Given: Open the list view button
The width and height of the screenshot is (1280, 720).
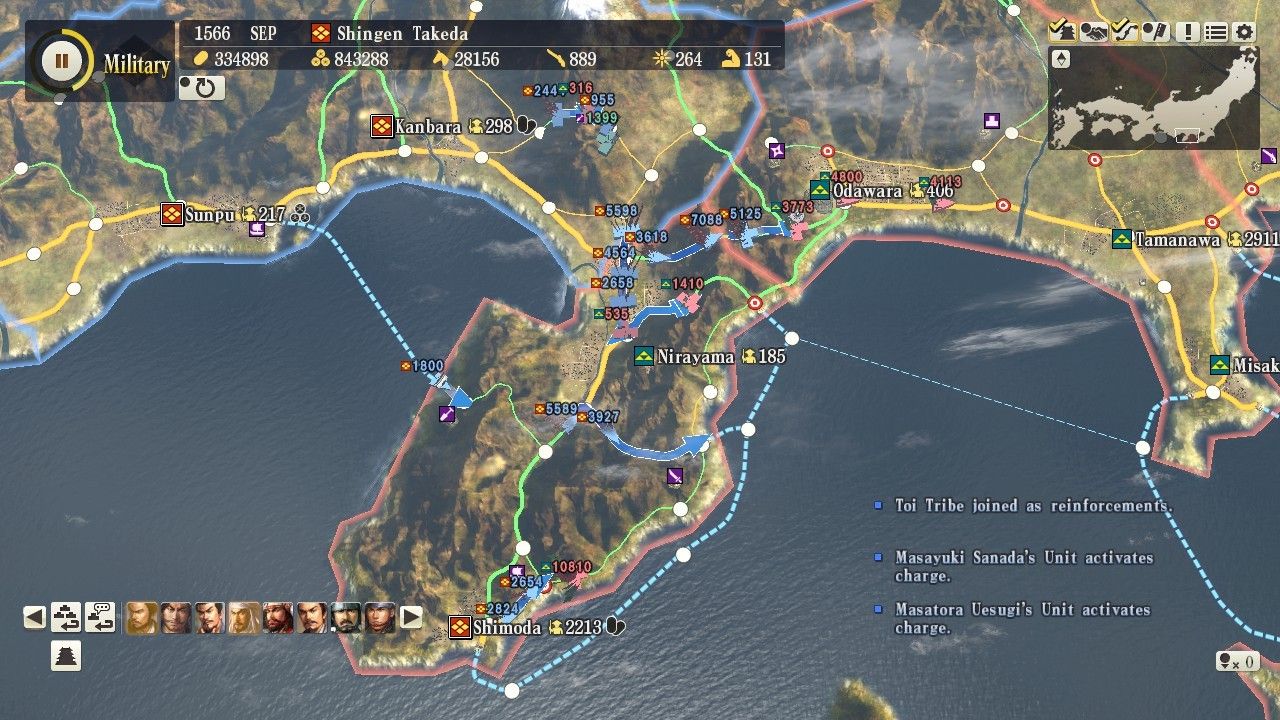Looking at the screenshot, I should (1215, 32).
